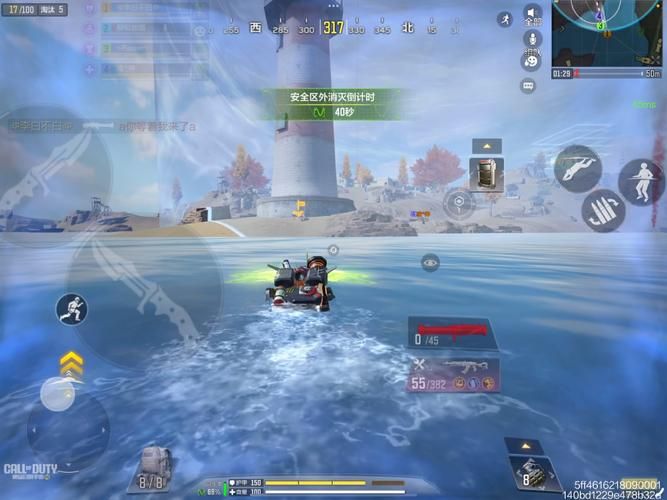Expand the arrow above the armor plate
Image resolution: width=667 pixels, height=500 pixels.
(x=487, y=146)
